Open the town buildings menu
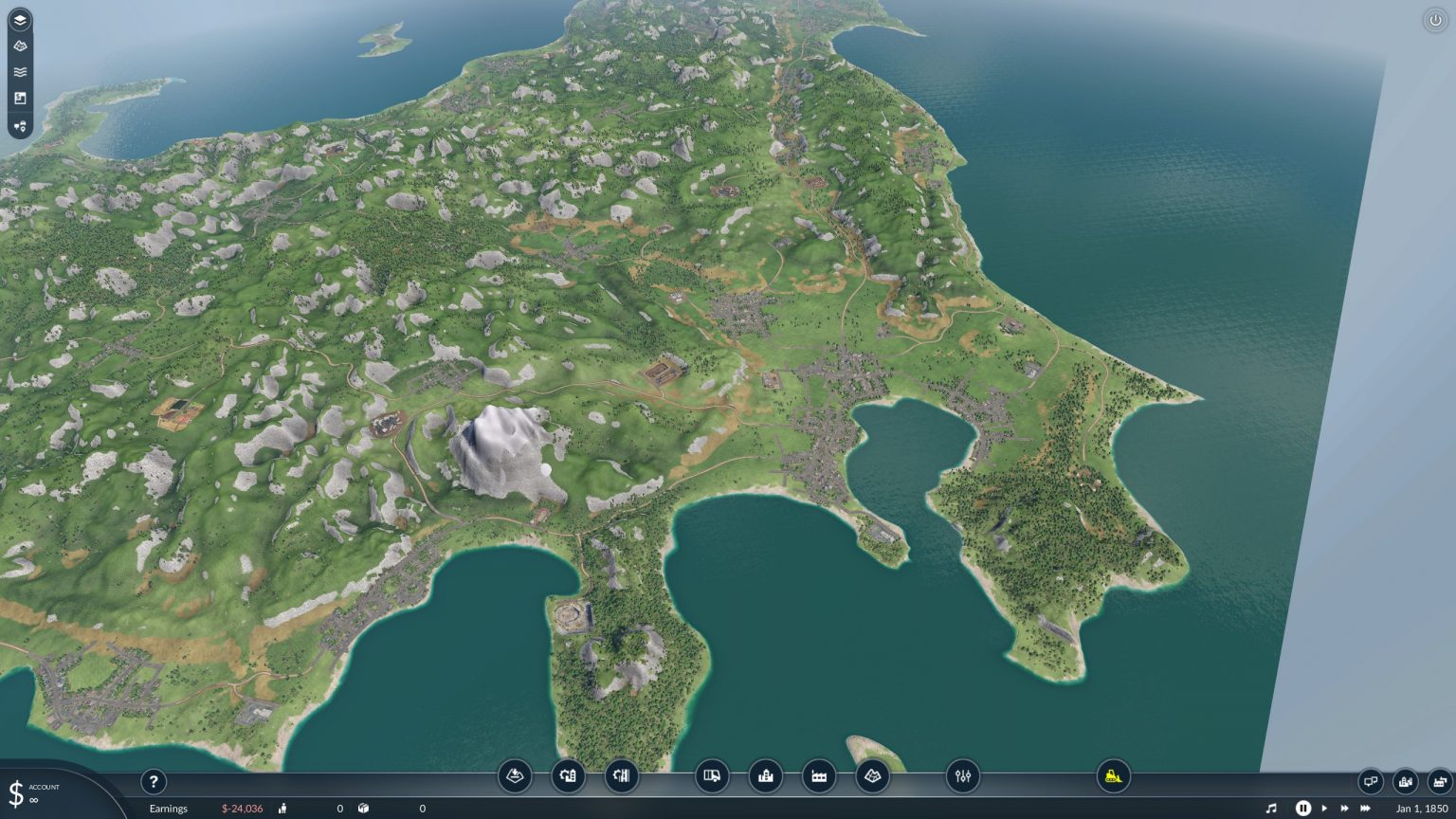Image resolution: width=1456 pixels, height=819 pixels. [765, 776]
